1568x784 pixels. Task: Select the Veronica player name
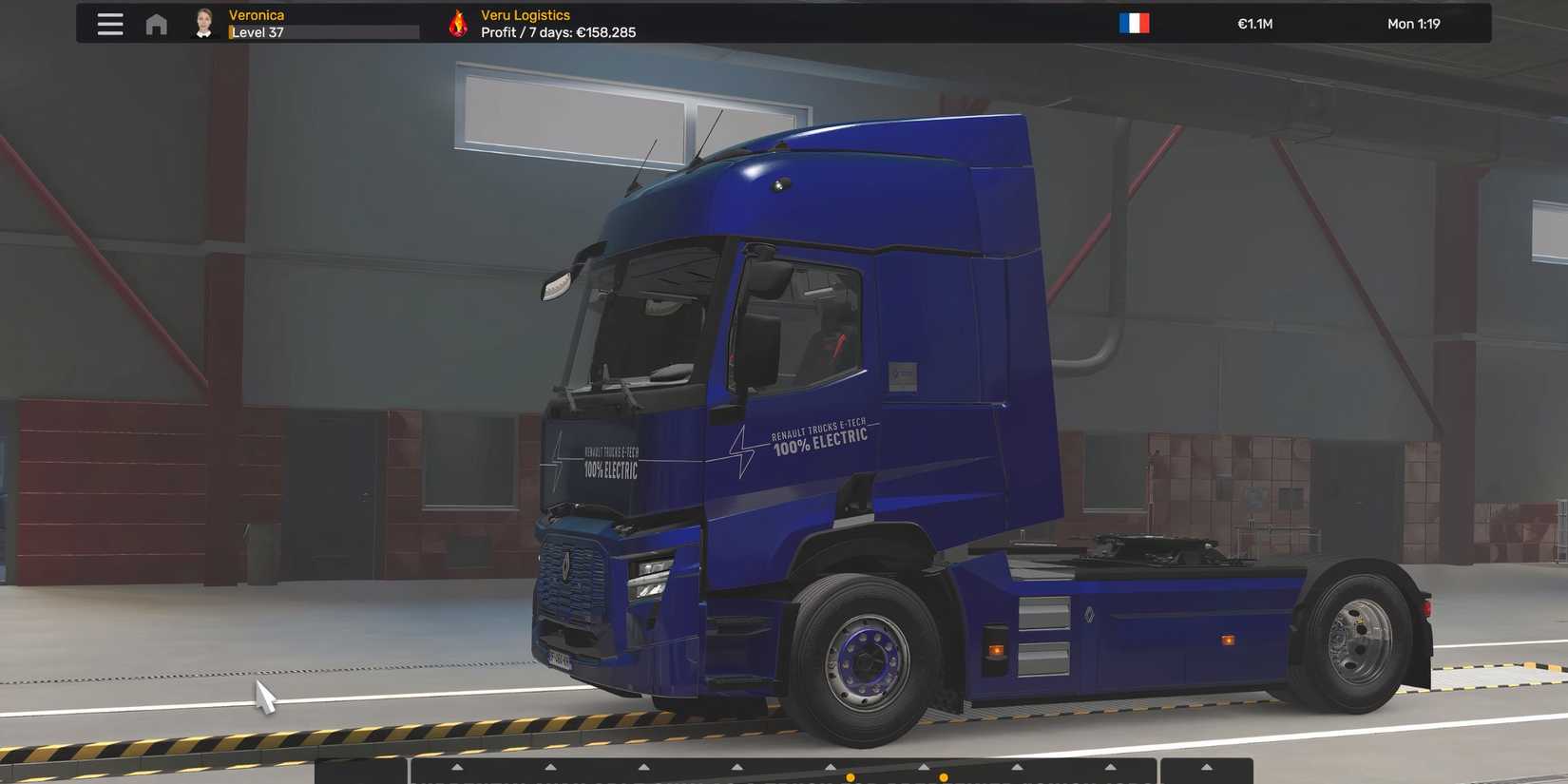click(257, 14)
